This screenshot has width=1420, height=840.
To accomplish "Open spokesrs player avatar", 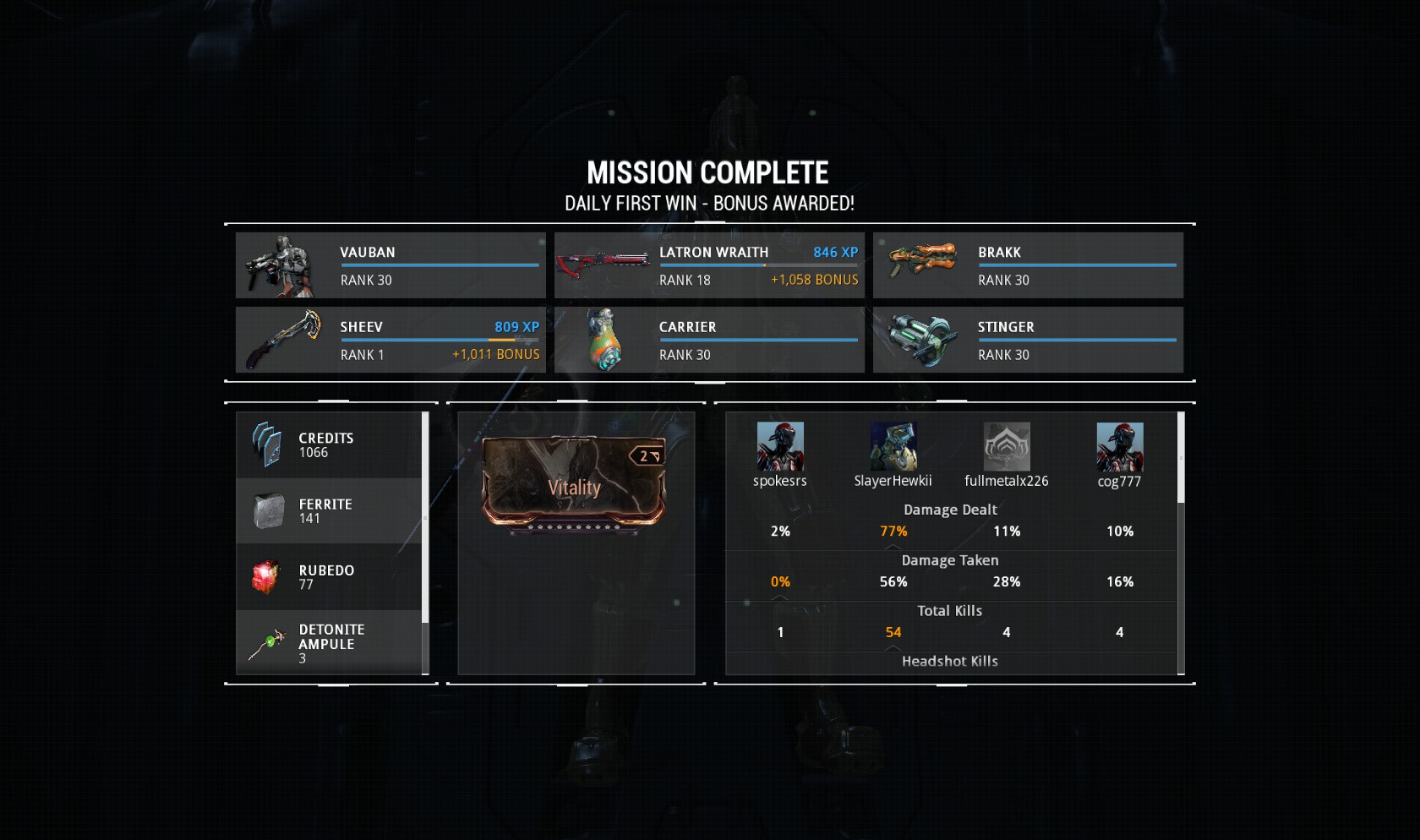I will click(780, 447).
